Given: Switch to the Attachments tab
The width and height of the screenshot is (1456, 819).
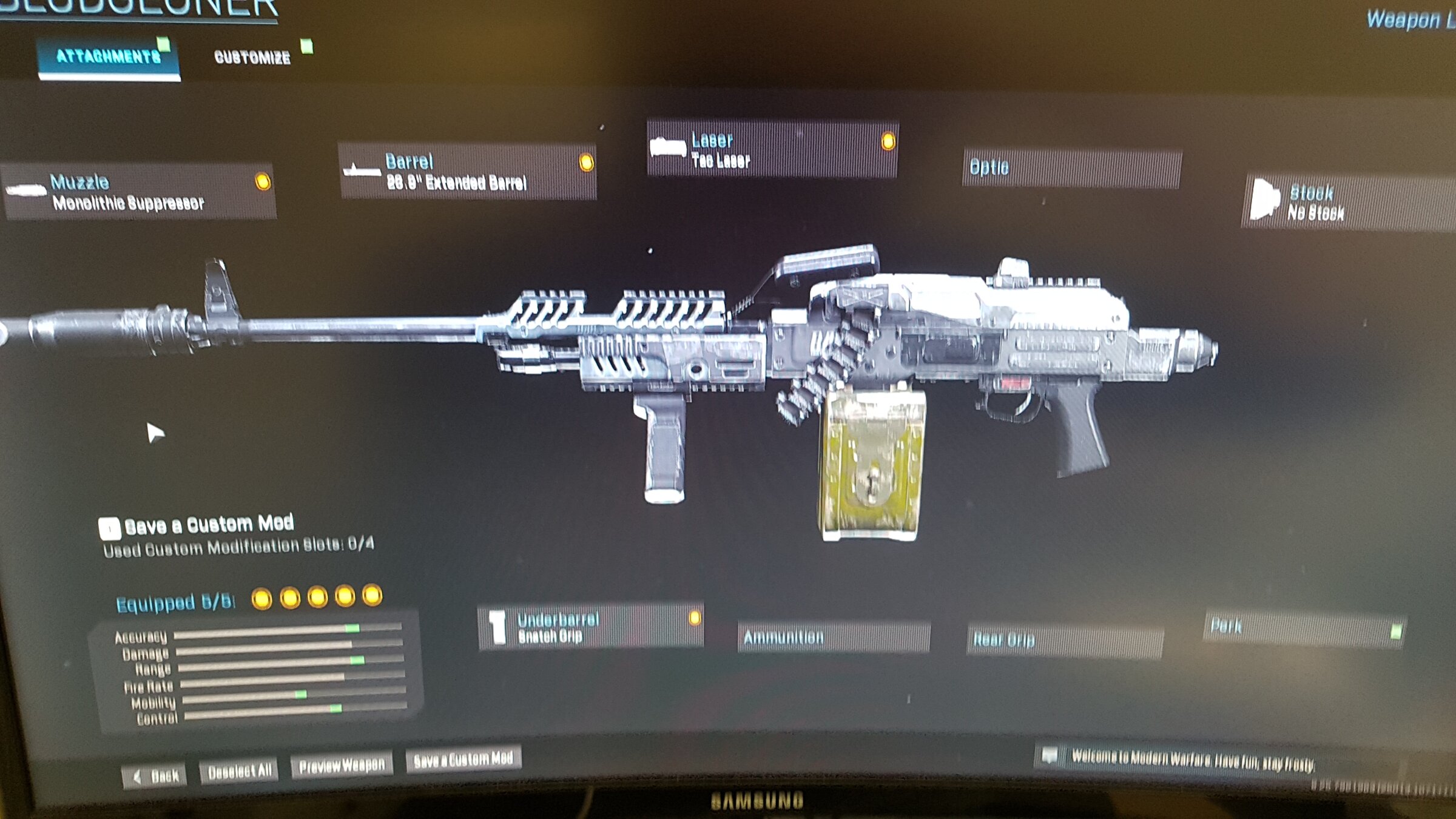Looking at the screenshot, I should [x=108, y=58].
